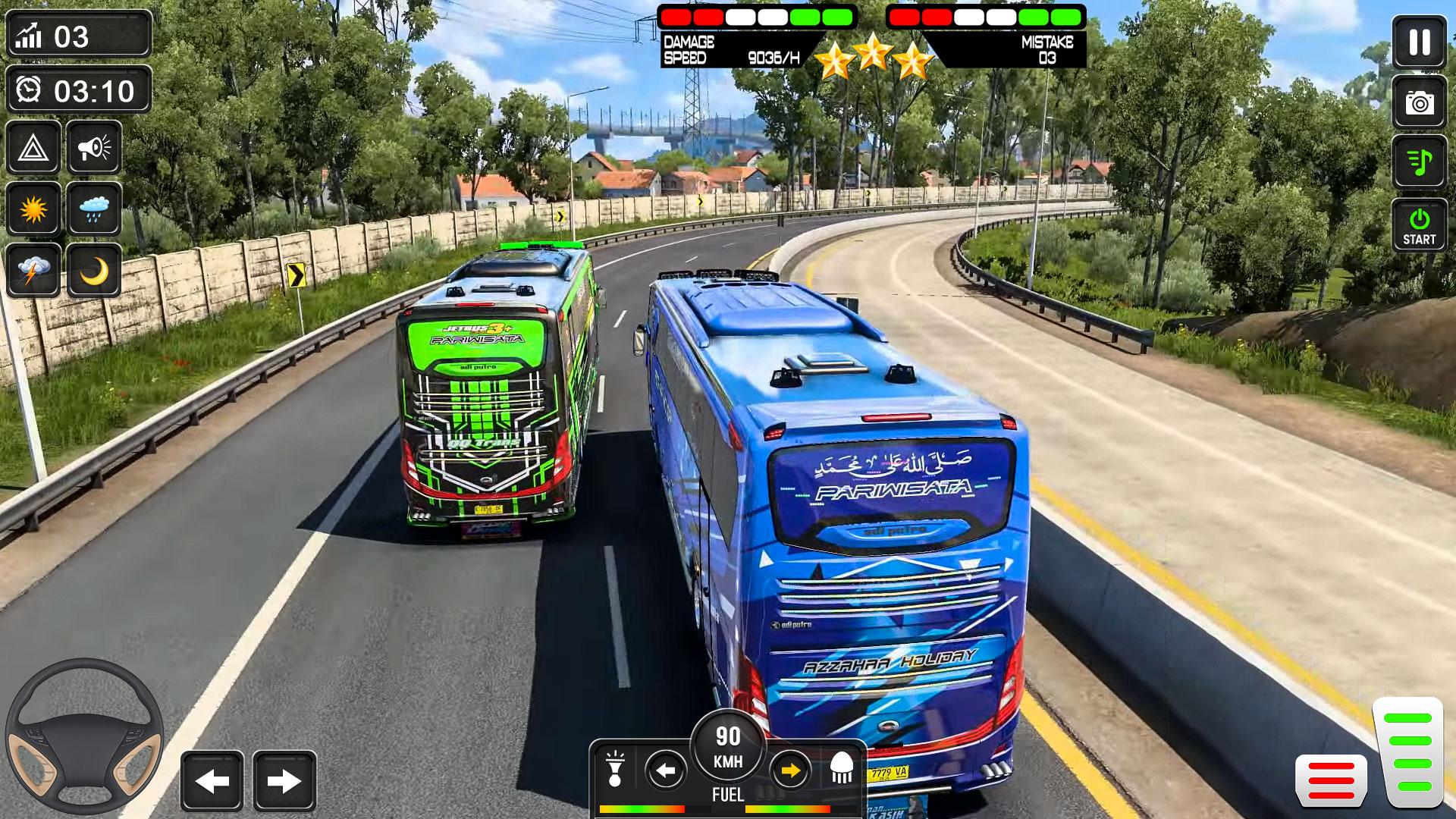Turn on the yellow right turn indicator
Viewport: 1456px width, 819px height.
(x=790, y=771)
